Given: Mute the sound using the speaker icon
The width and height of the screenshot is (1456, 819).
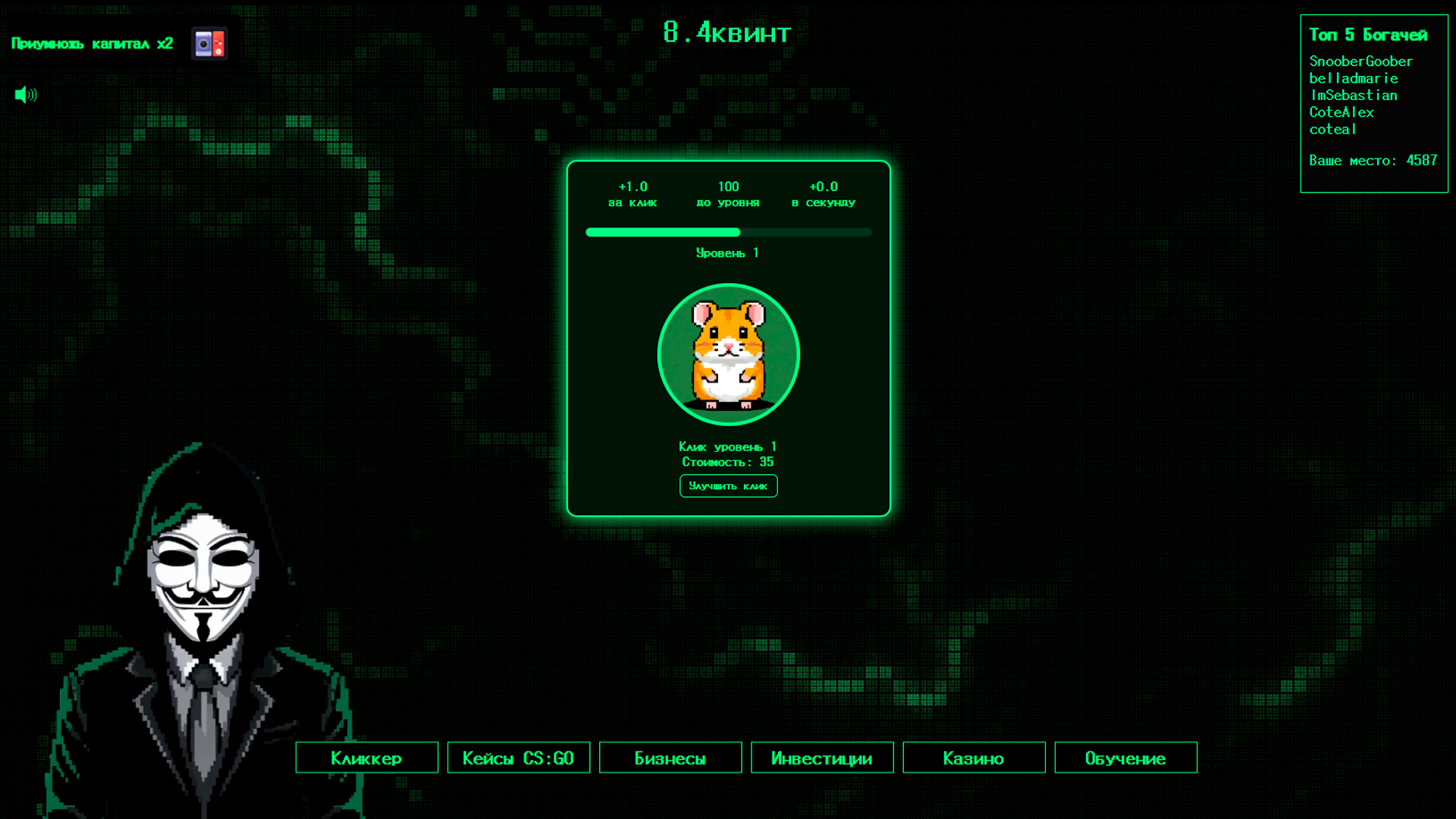Looking at the screenshot, I should point(25,94).
